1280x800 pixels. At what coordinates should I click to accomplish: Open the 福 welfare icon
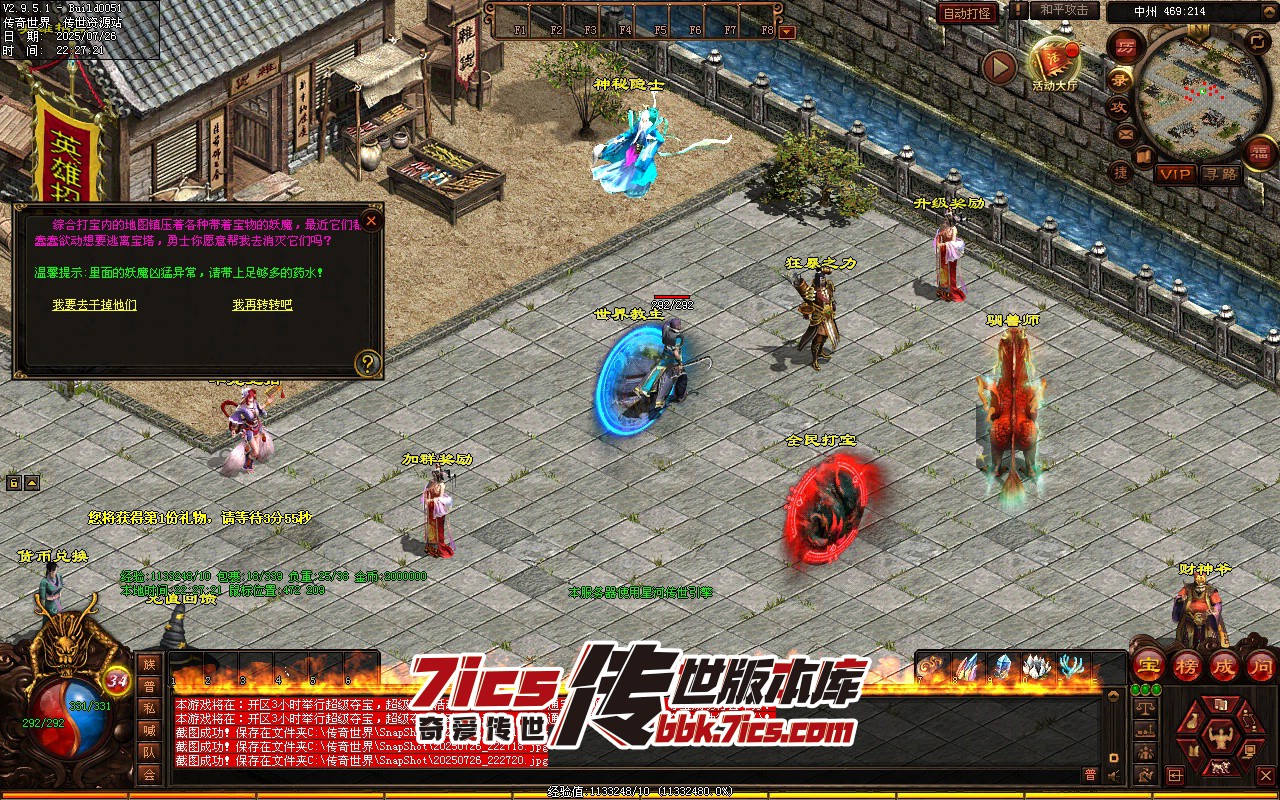pos(1259,153)
